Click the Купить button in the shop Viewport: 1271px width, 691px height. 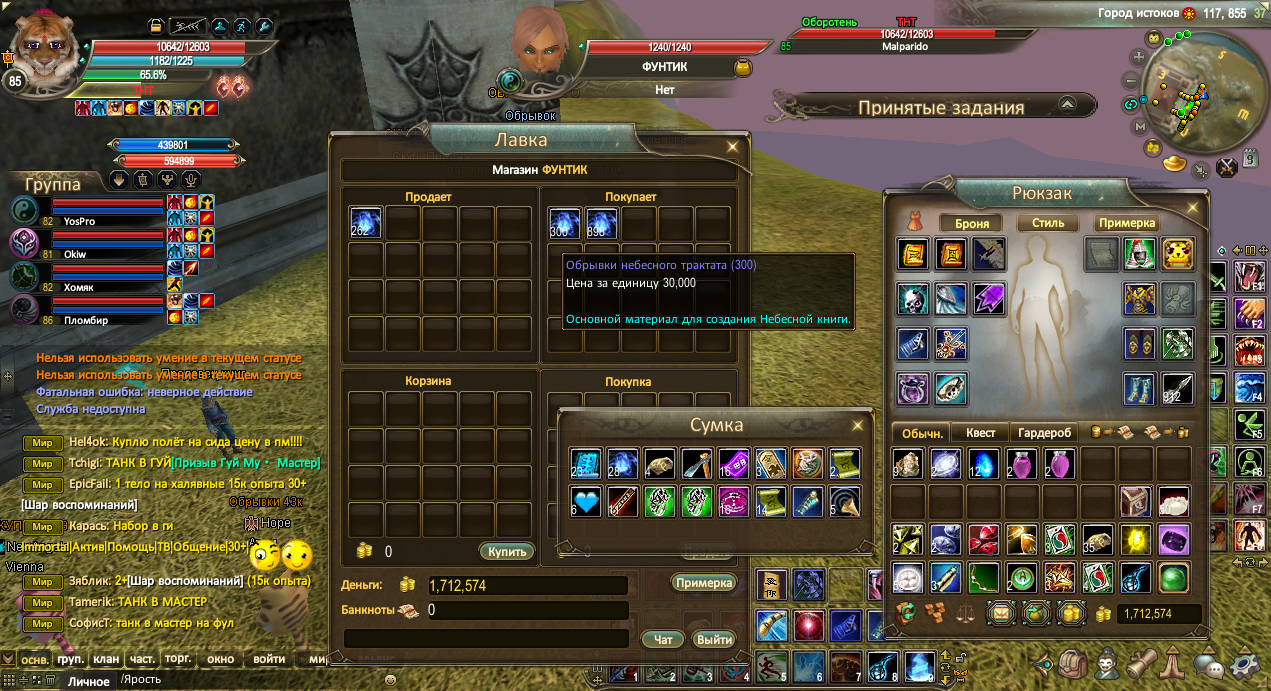point(506,551)
